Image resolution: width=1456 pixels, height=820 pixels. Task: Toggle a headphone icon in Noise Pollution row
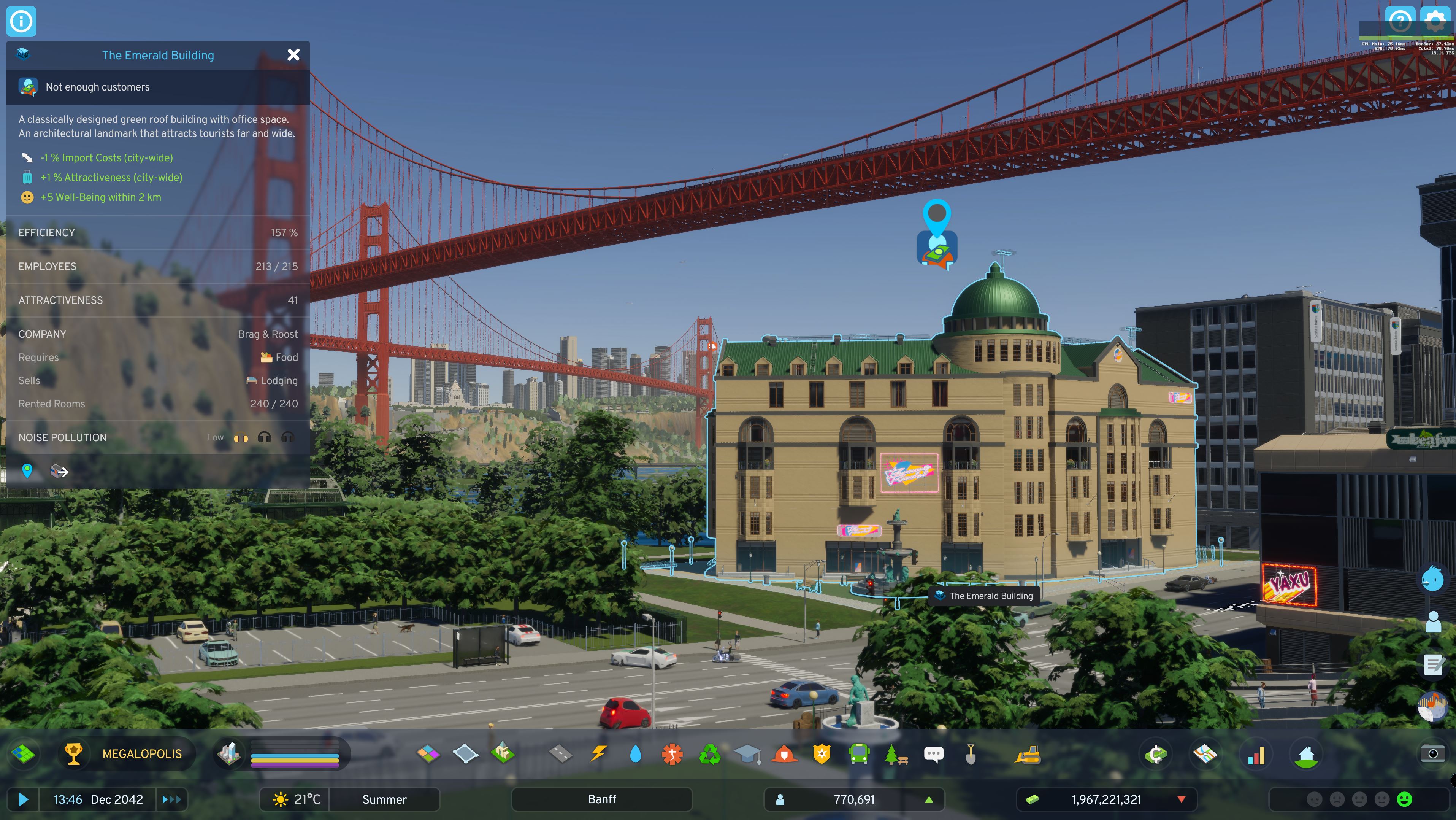pyautogui.click(x=264, y=437)
